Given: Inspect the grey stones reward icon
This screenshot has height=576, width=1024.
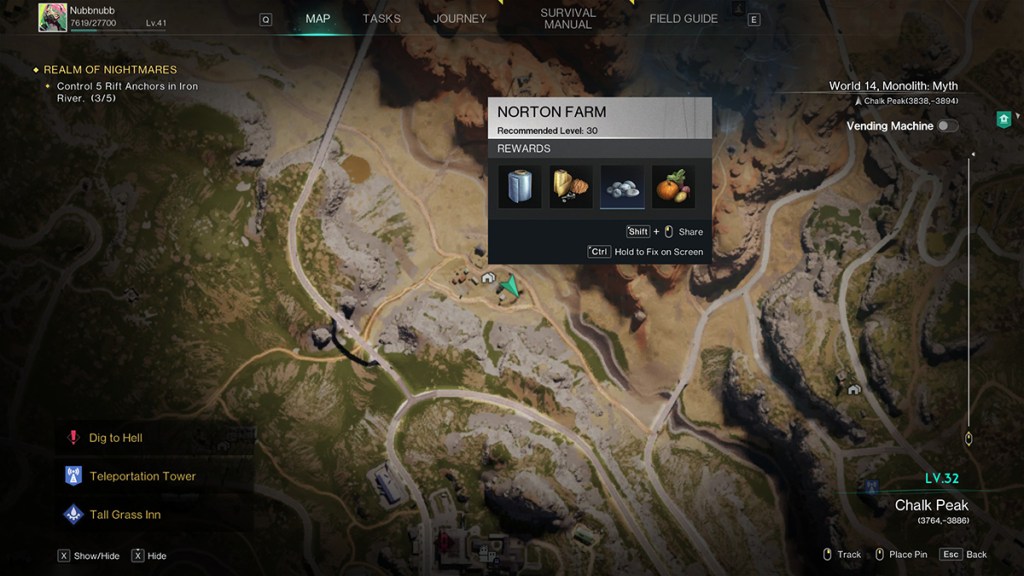Looking at the screenshot, I should [x=622, y=187].
